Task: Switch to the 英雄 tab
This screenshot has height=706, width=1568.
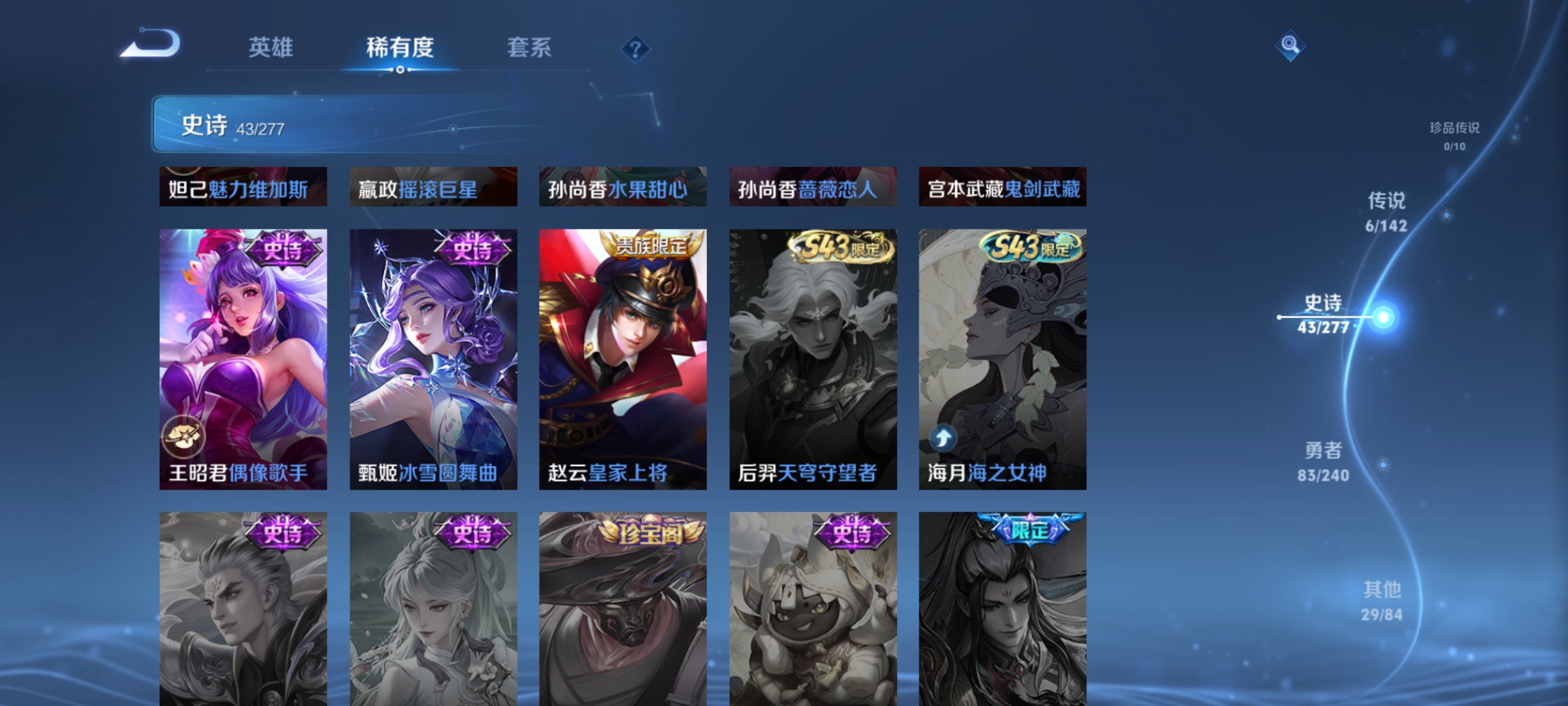Action: pos(270,48)
